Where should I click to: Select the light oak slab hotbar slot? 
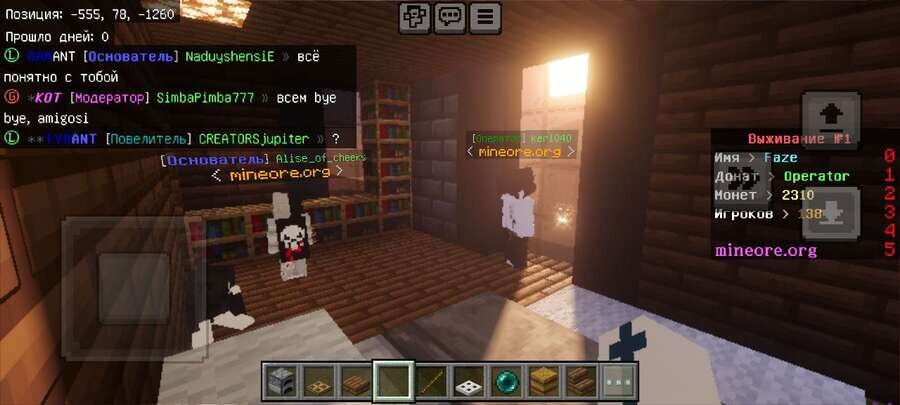[x=543, y=381]
